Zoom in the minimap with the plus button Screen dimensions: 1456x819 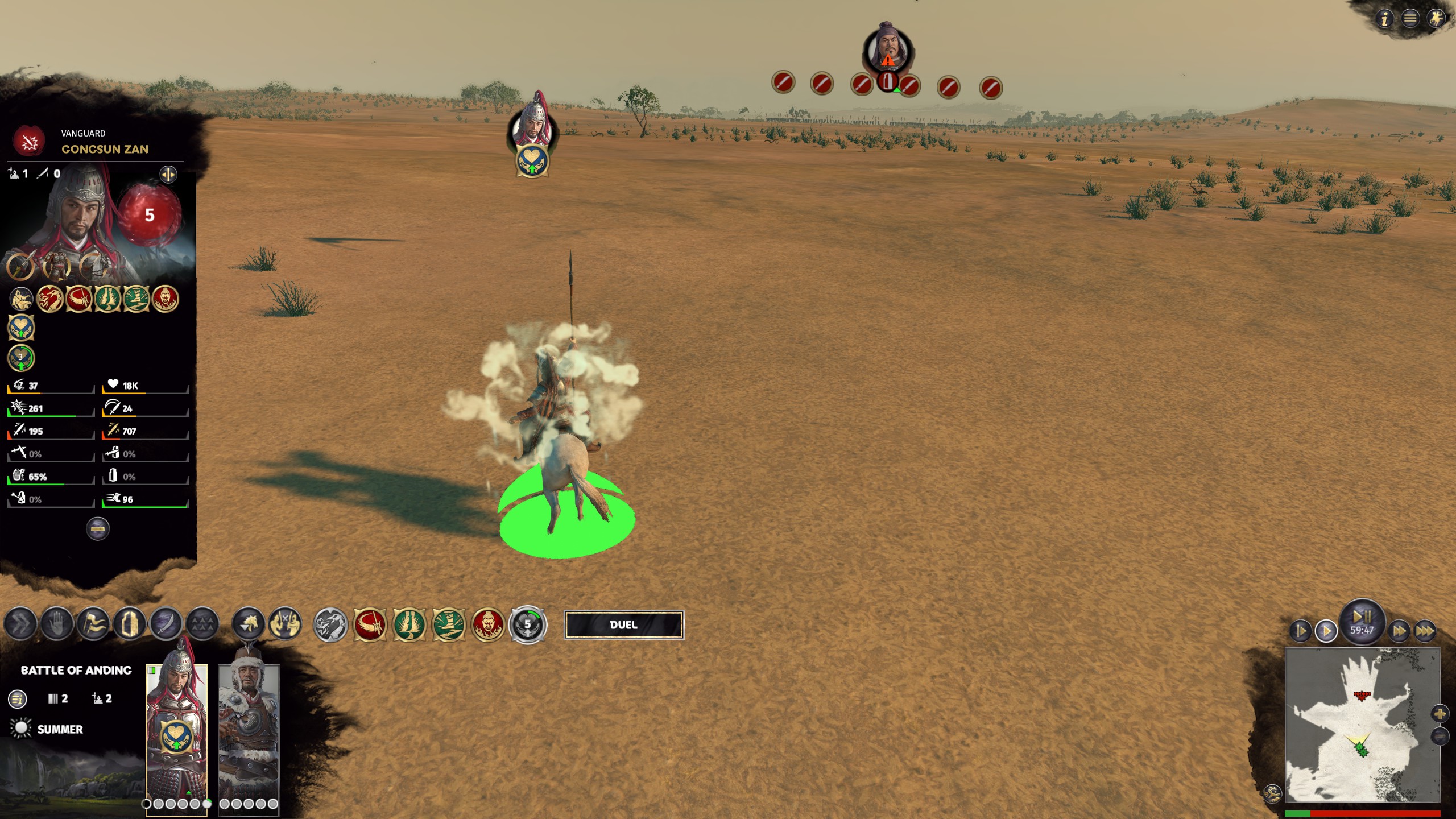(x=1440, y=714)
